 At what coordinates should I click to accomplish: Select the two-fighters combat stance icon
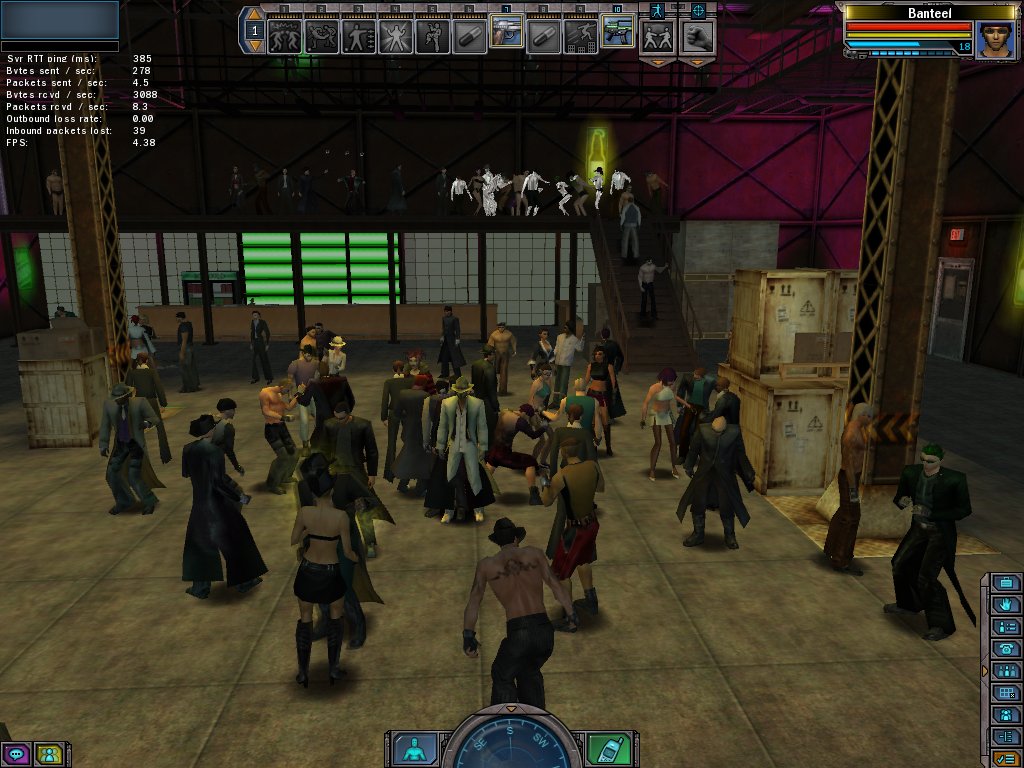[x=657, y=37]
